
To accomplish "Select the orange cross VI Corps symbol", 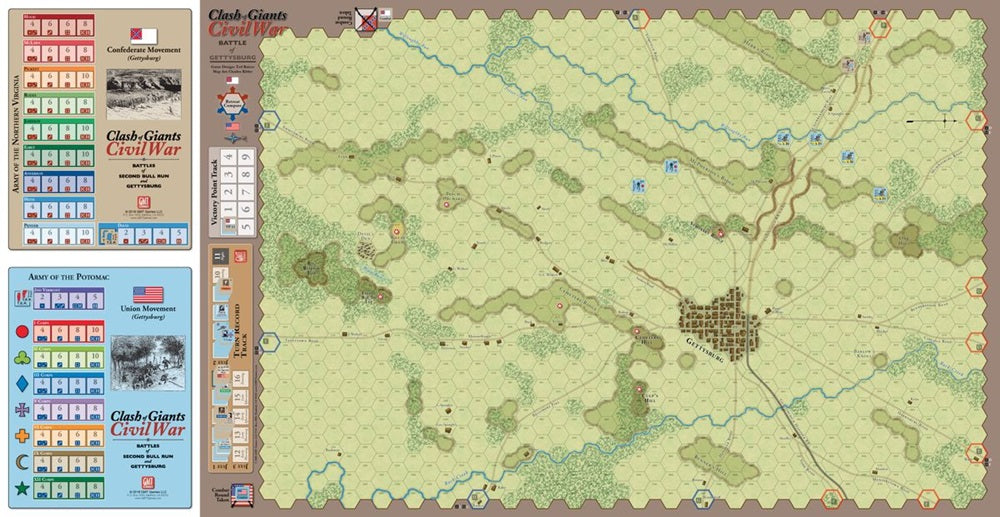I will click(x=21, y=435).
